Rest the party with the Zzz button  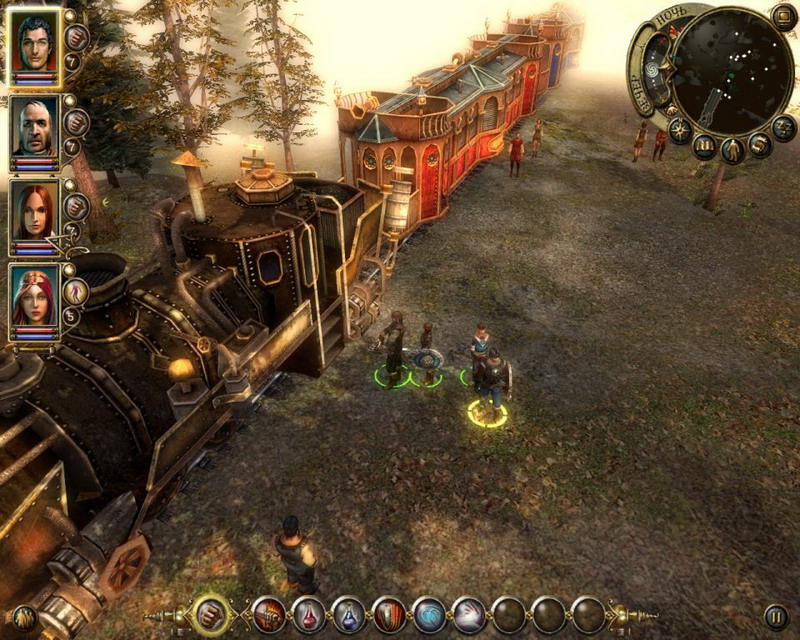tap(785, 130)
